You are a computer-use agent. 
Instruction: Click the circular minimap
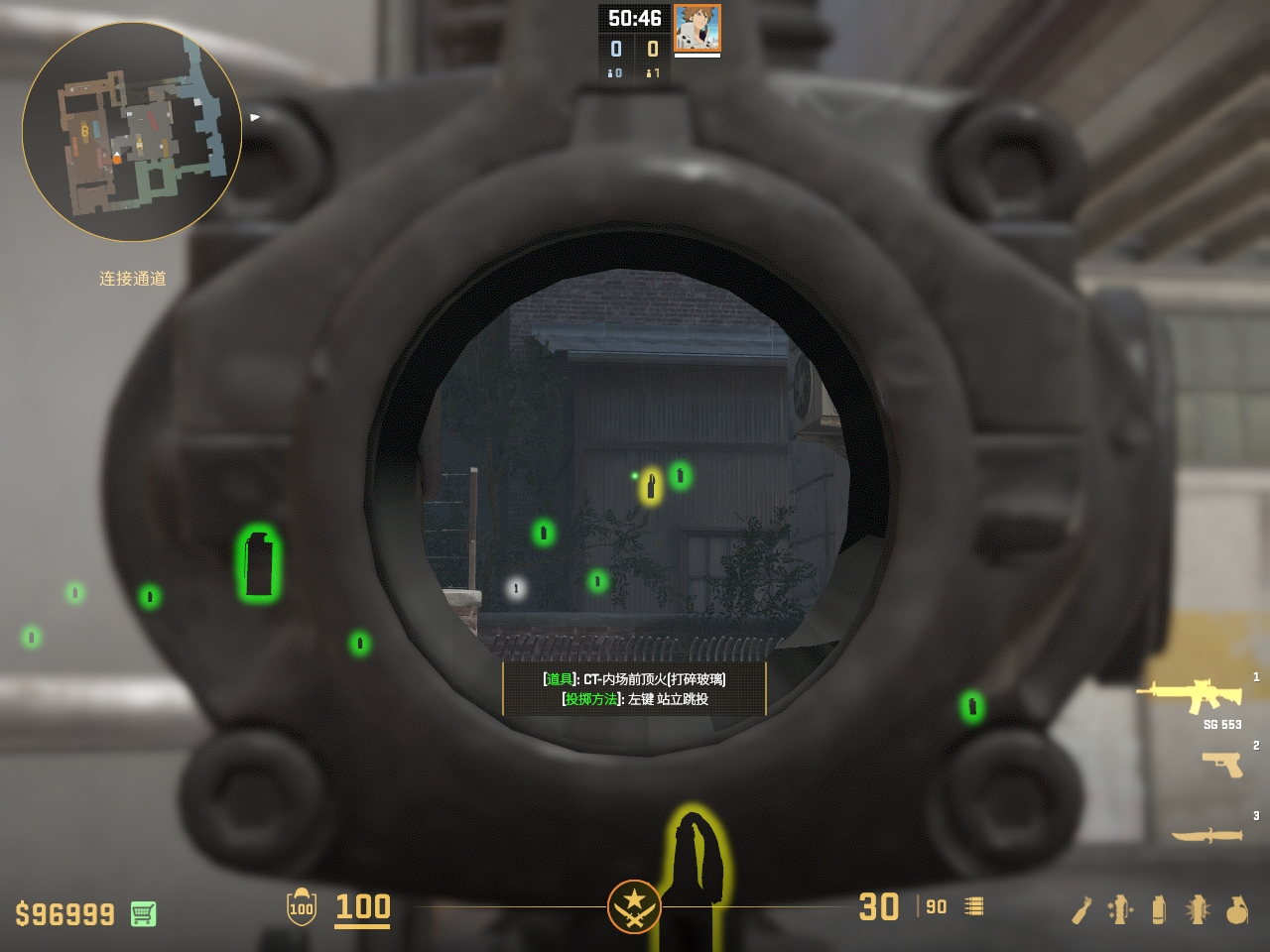tap(132, 132)
